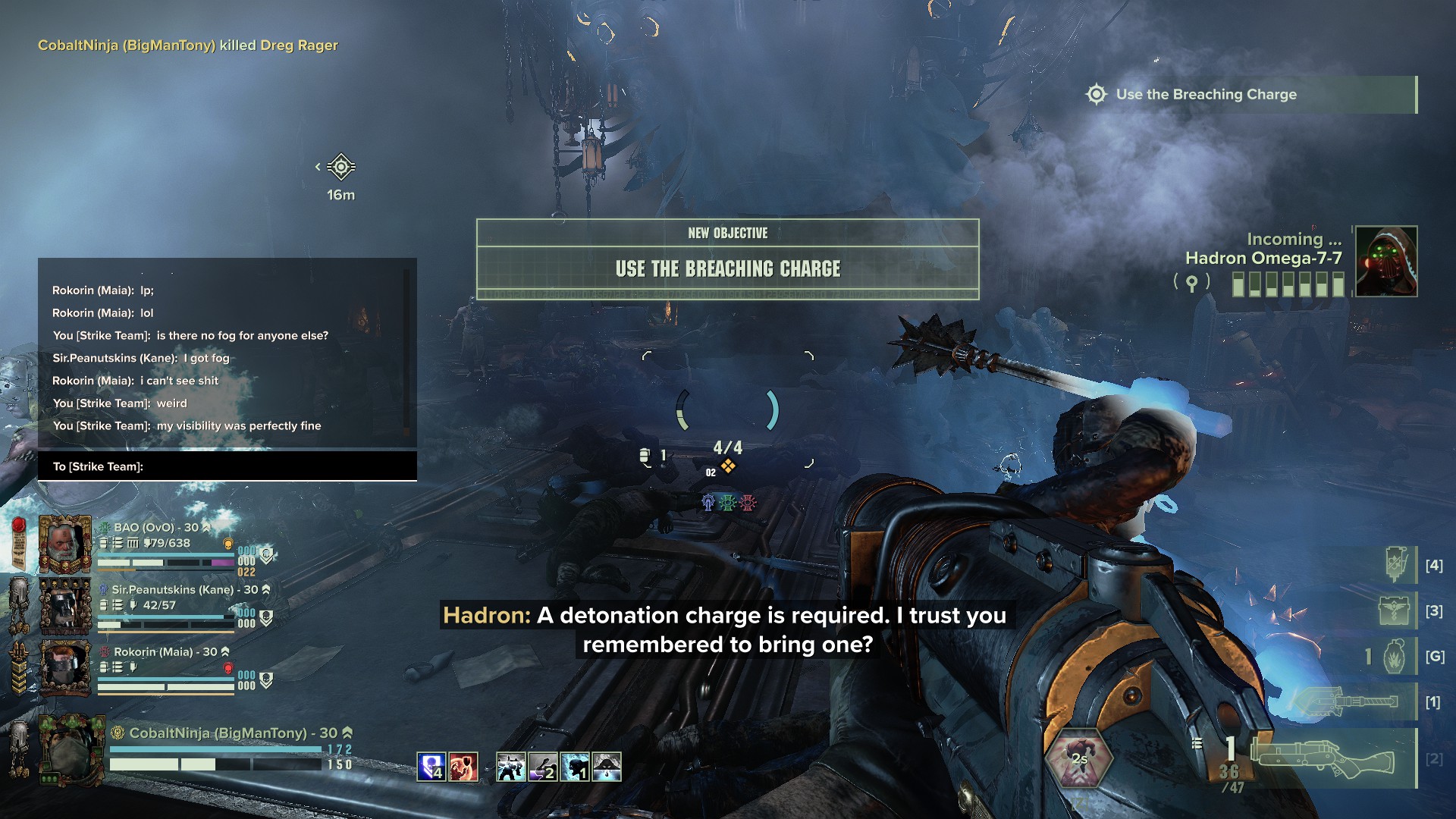Click the New Objective banner
Image resolution: width=1456 pixels, height=819 pixels.
[727, 259]
